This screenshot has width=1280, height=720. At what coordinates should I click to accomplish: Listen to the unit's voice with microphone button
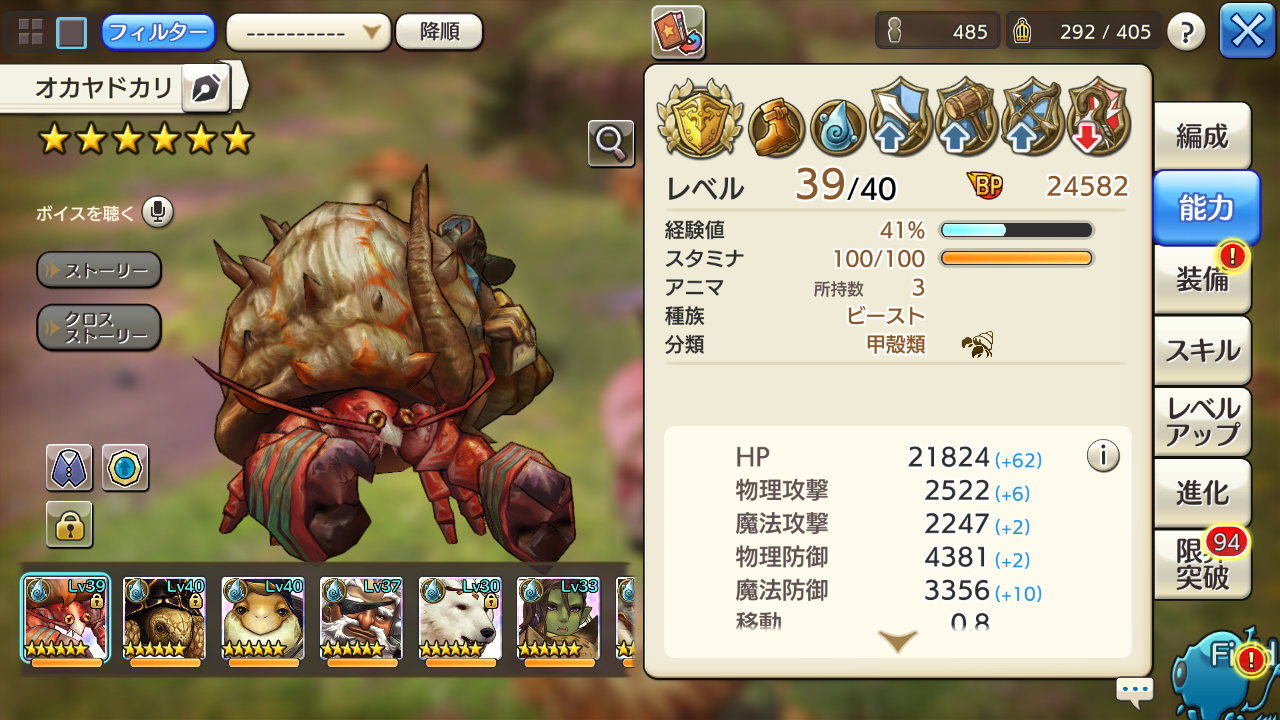click(x=157, y=212)
